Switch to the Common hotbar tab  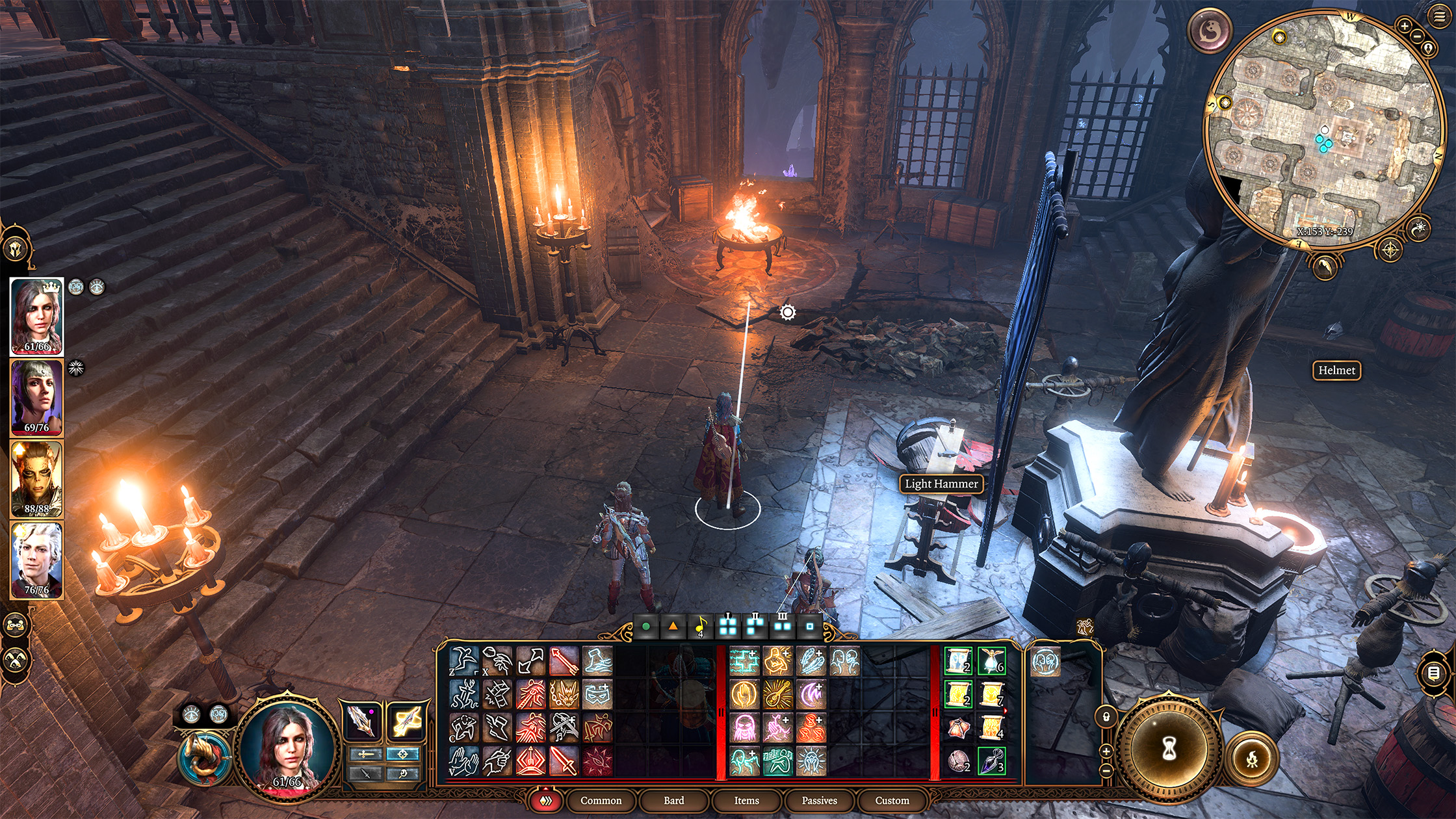pyautogui.click(x=601, y=800)
